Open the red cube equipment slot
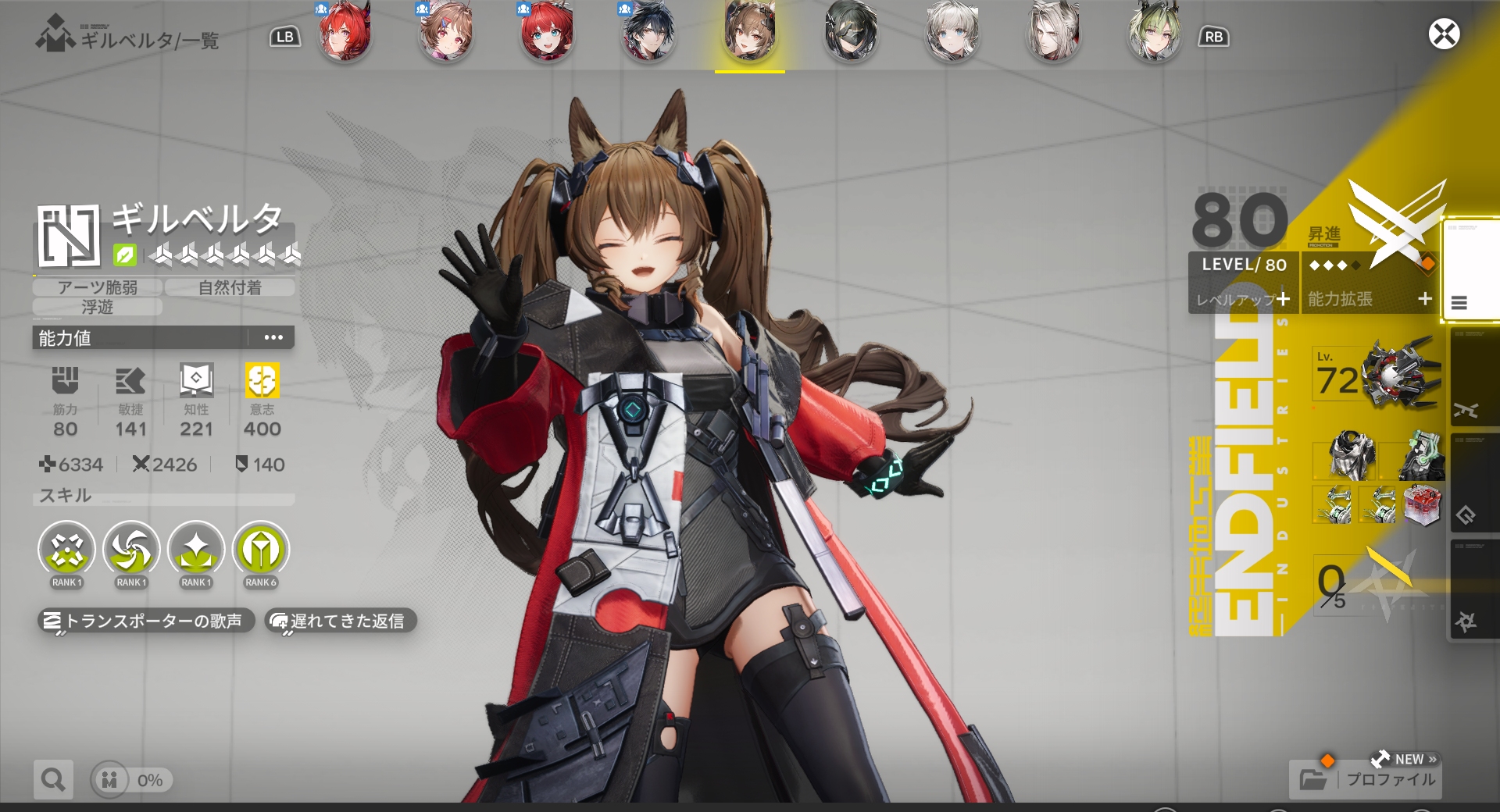1500x812 pixels. [1422, 504]
